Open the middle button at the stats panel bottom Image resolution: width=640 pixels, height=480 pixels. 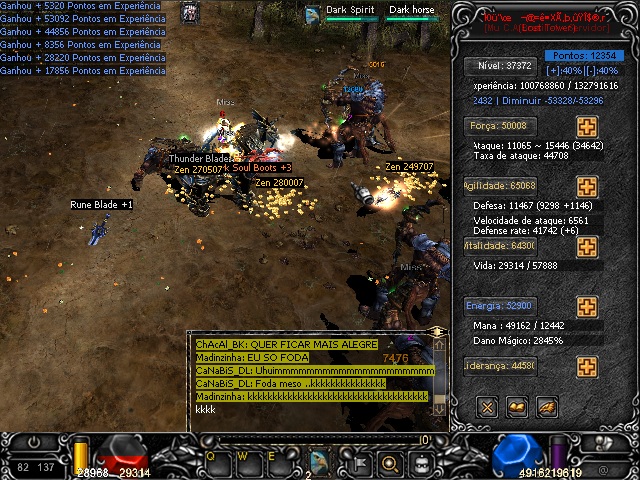point(517,406)
